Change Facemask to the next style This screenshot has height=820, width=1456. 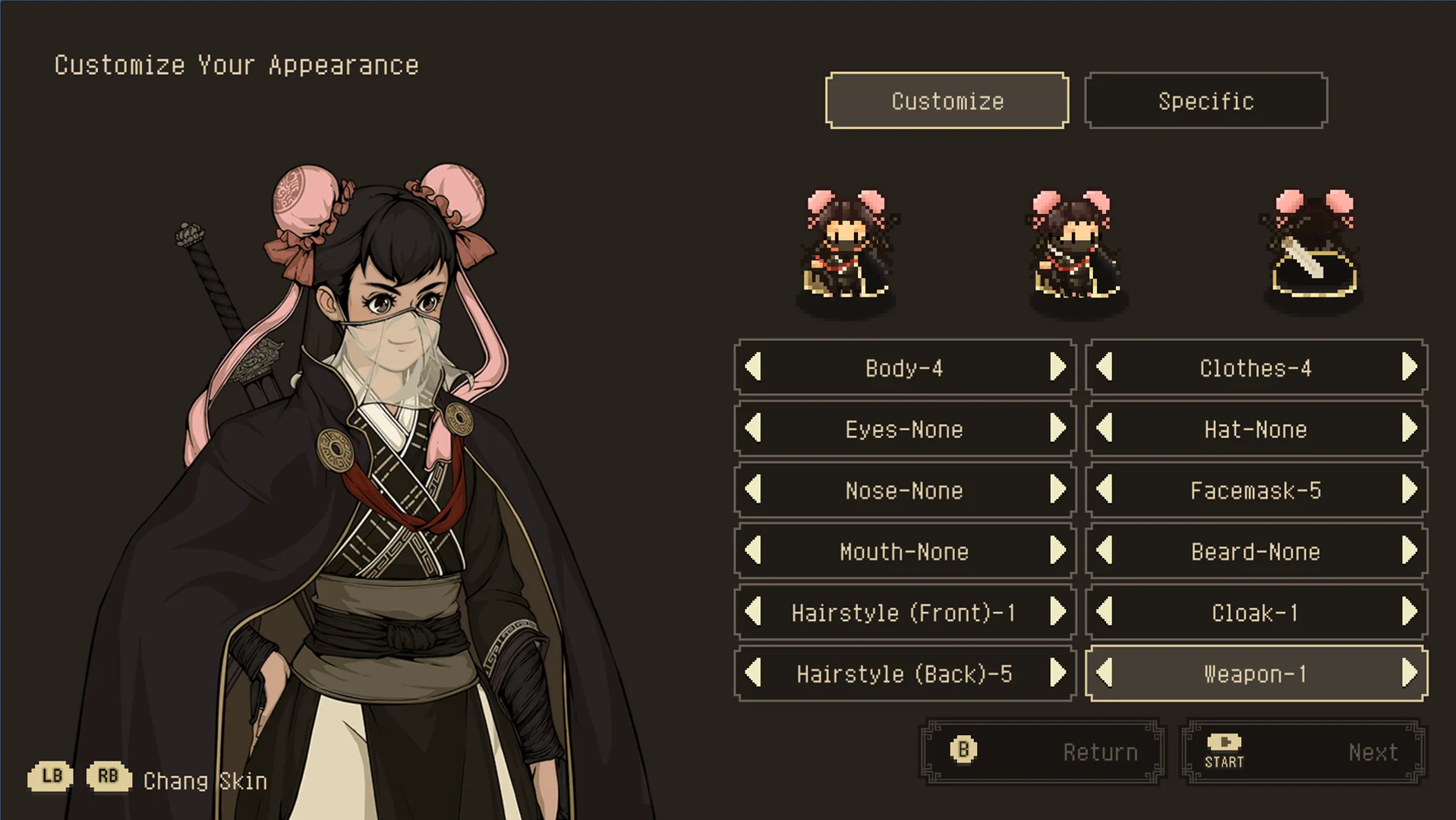pyautogui.click(x=1409, y=490)
